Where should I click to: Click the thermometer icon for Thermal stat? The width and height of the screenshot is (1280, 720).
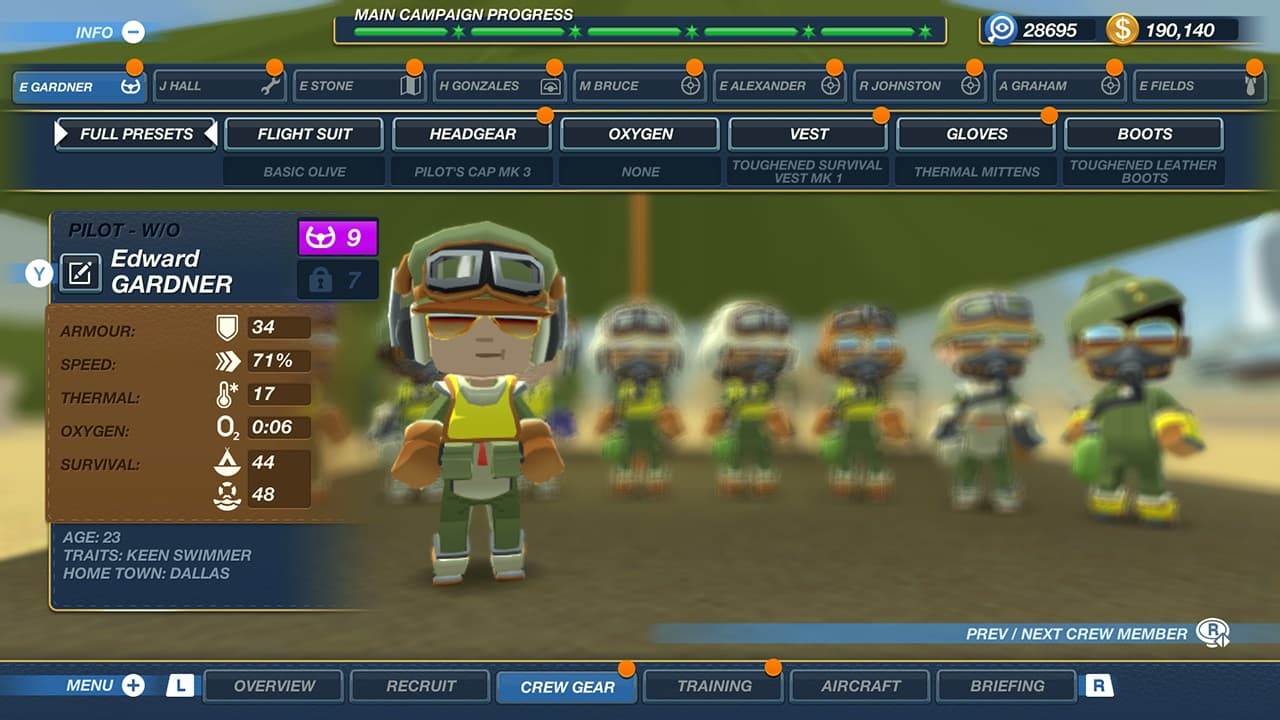tap(228, 394)
